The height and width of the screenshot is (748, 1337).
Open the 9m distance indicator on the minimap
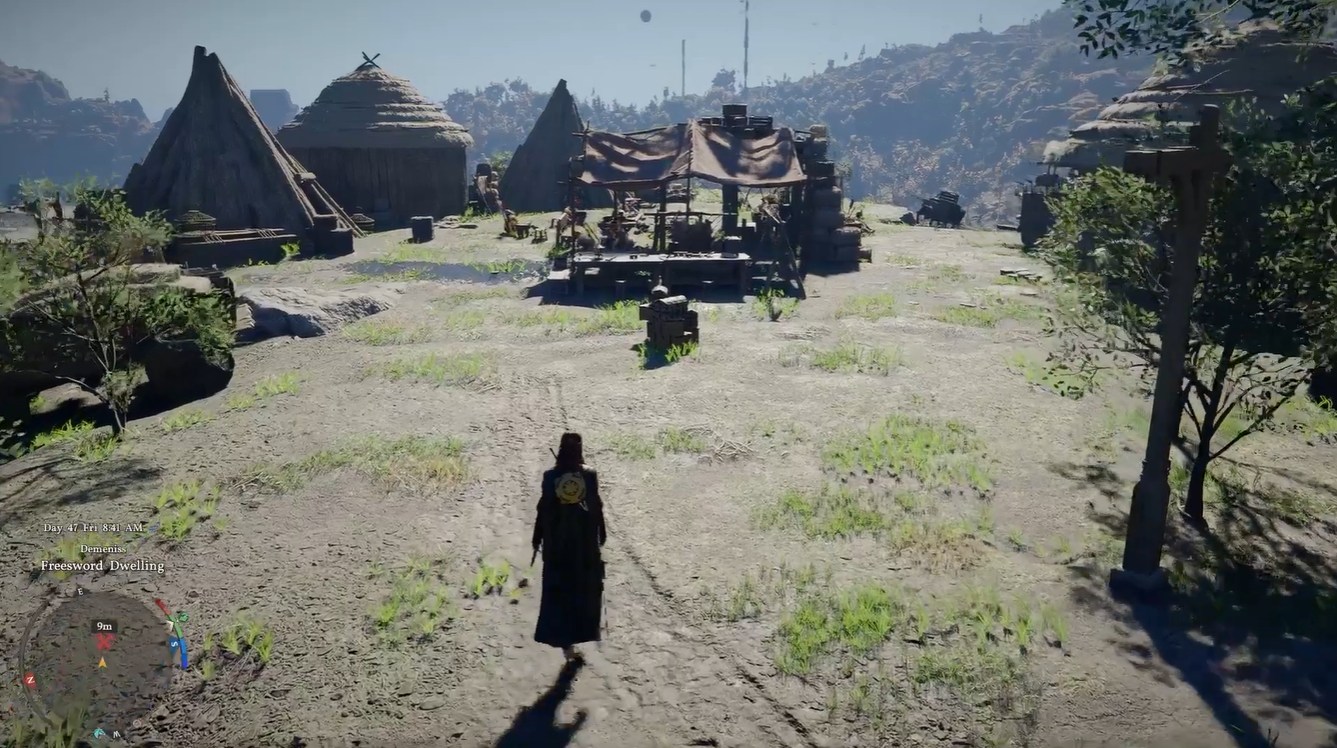coord(103,625)
